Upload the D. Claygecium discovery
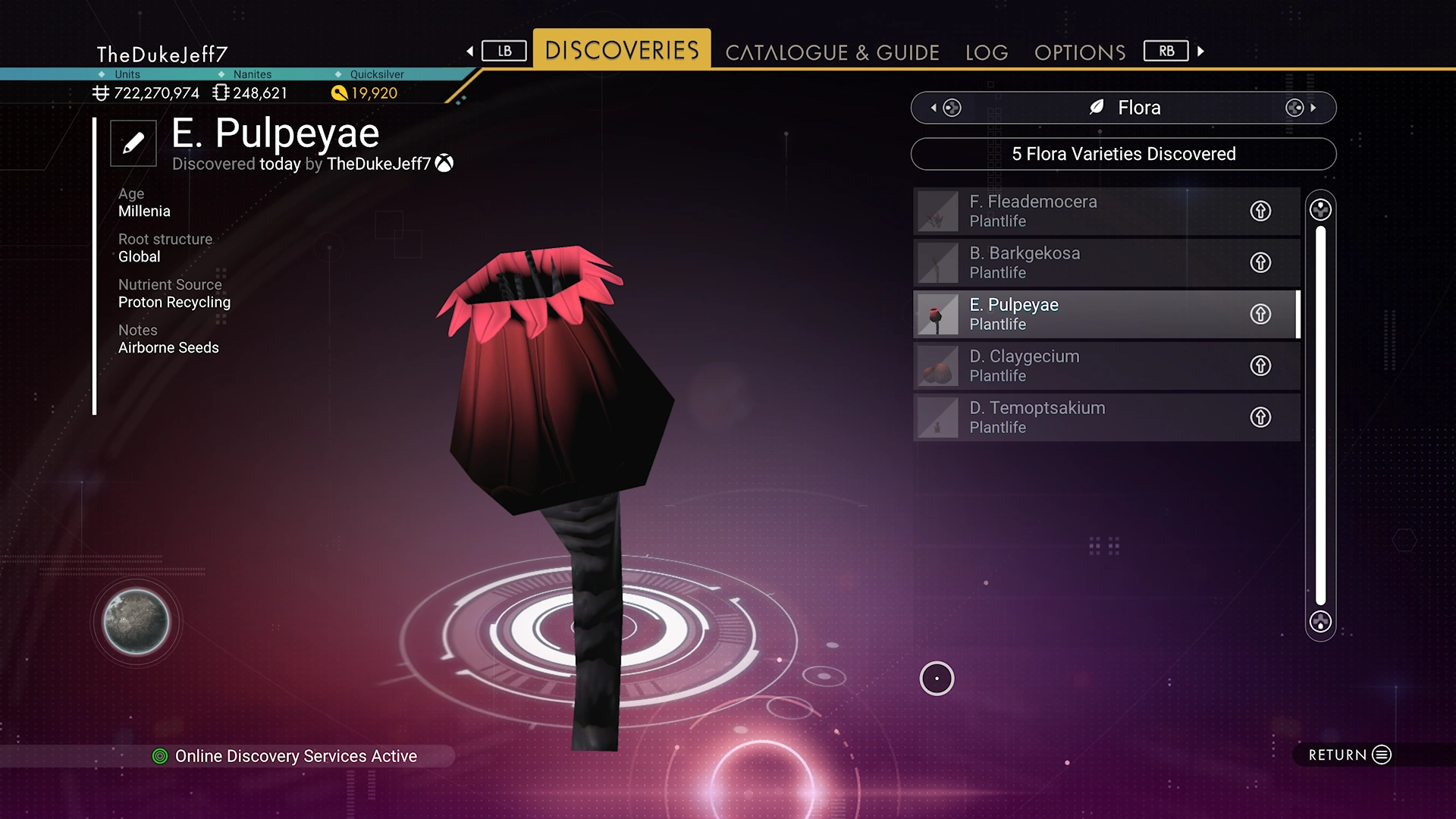The width and height of the screenshot is (1456, 819). click(x=1260, y=366)
